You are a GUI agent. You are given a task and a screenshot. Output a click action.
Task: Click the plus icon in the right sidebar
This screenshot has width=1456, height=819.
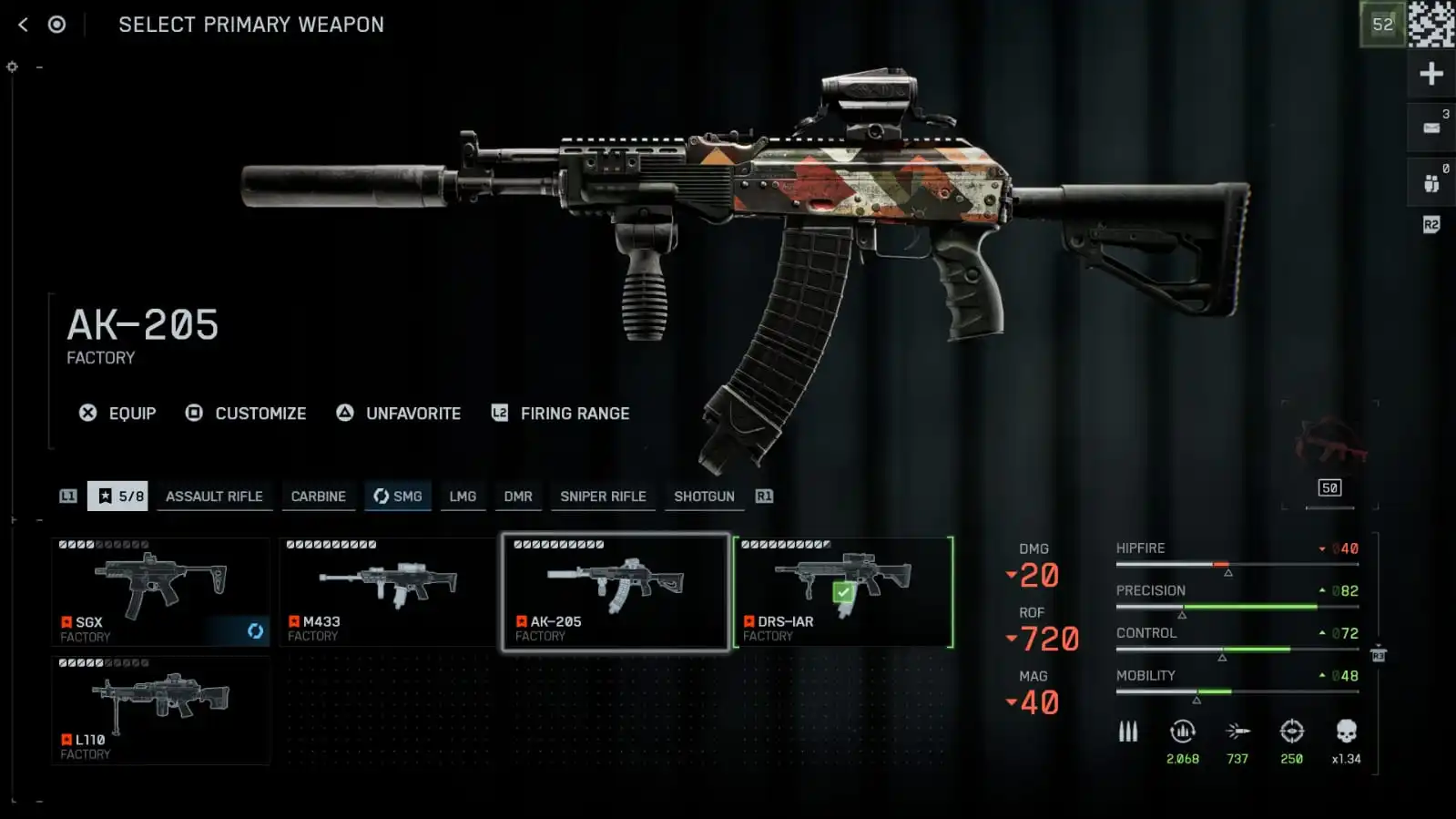coord(1431,74)
